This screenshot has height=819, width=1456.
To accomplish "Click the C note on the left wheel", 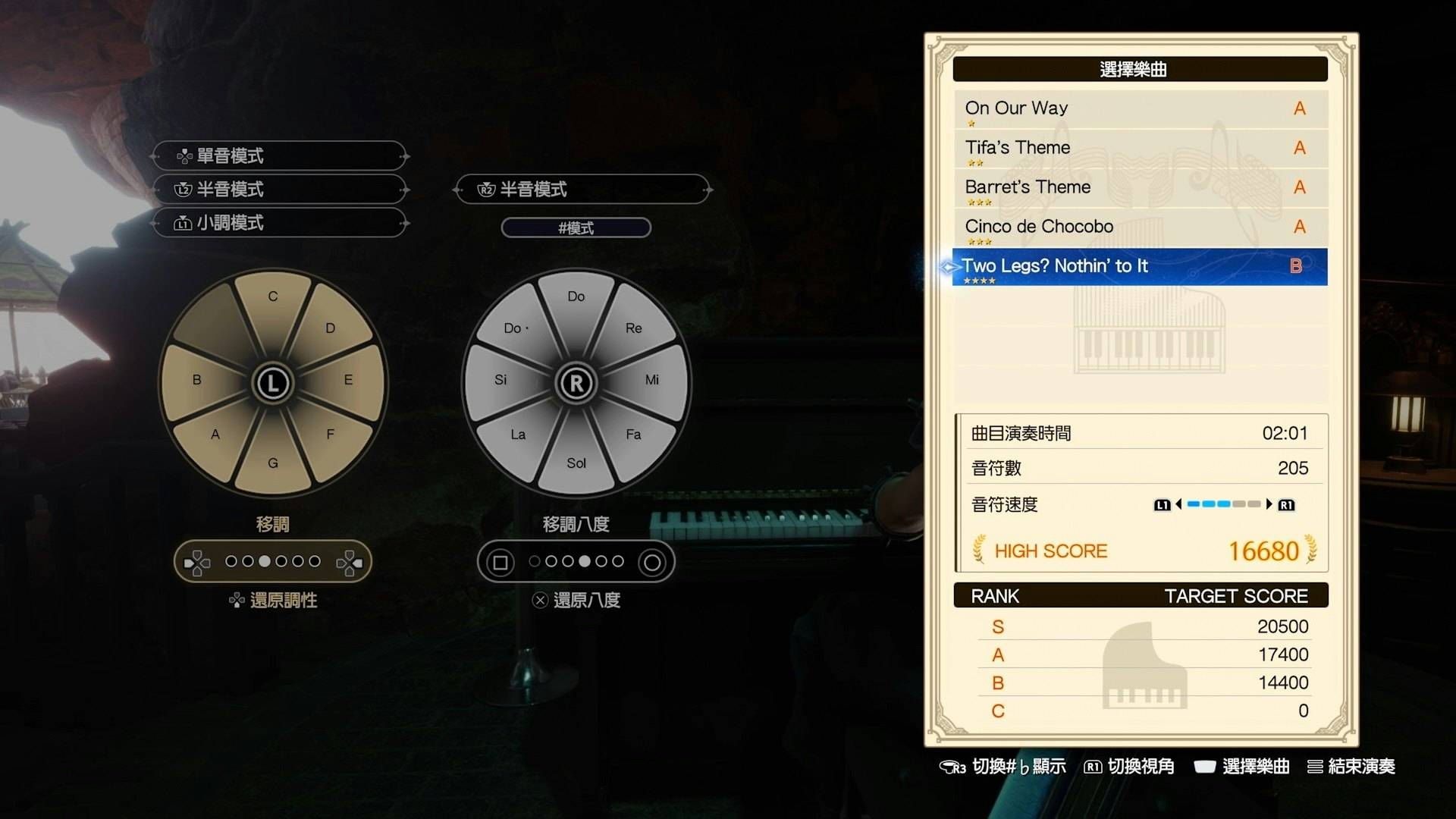I will click(273, 303).
